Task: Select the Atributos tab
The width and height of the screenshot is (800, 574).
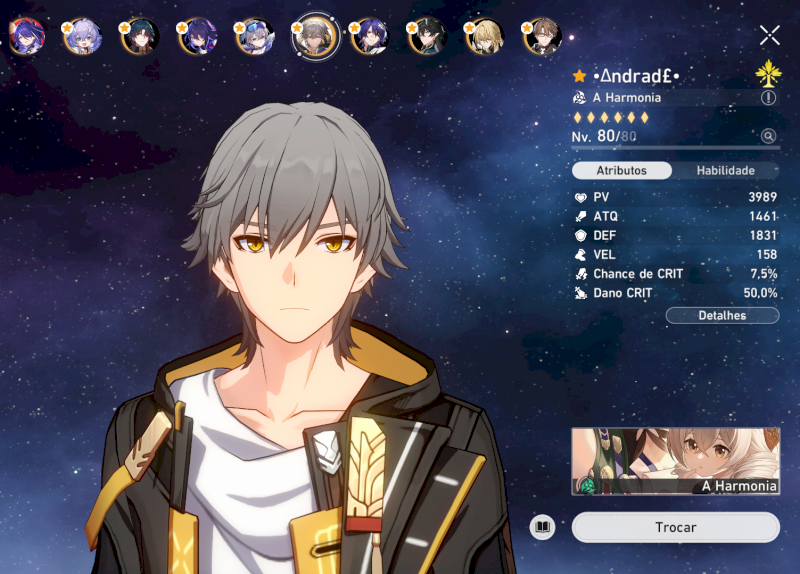Action: 621,171
